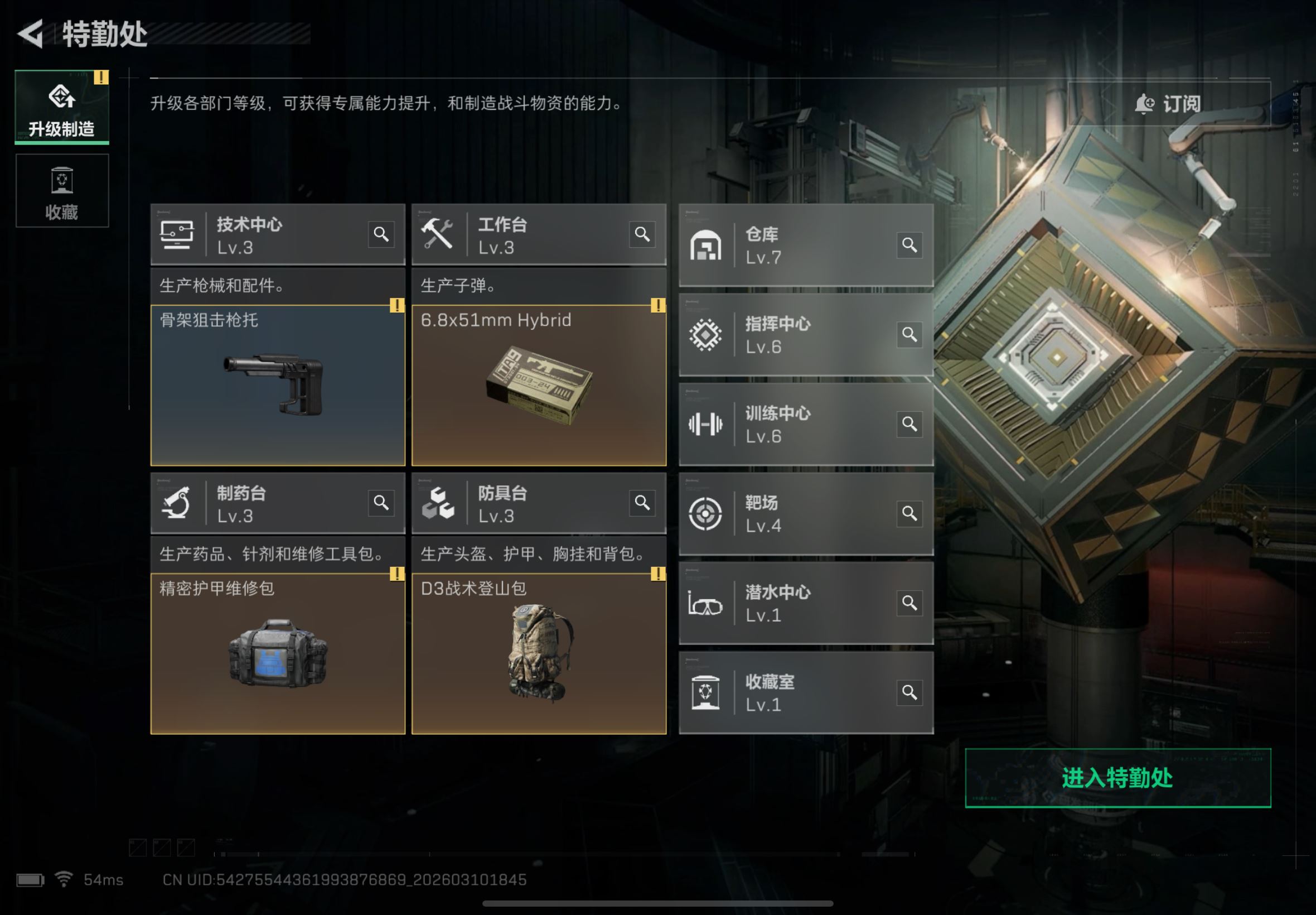
Task: Open the 仓库 Lv.7 row
Action: tap(791, 245)
